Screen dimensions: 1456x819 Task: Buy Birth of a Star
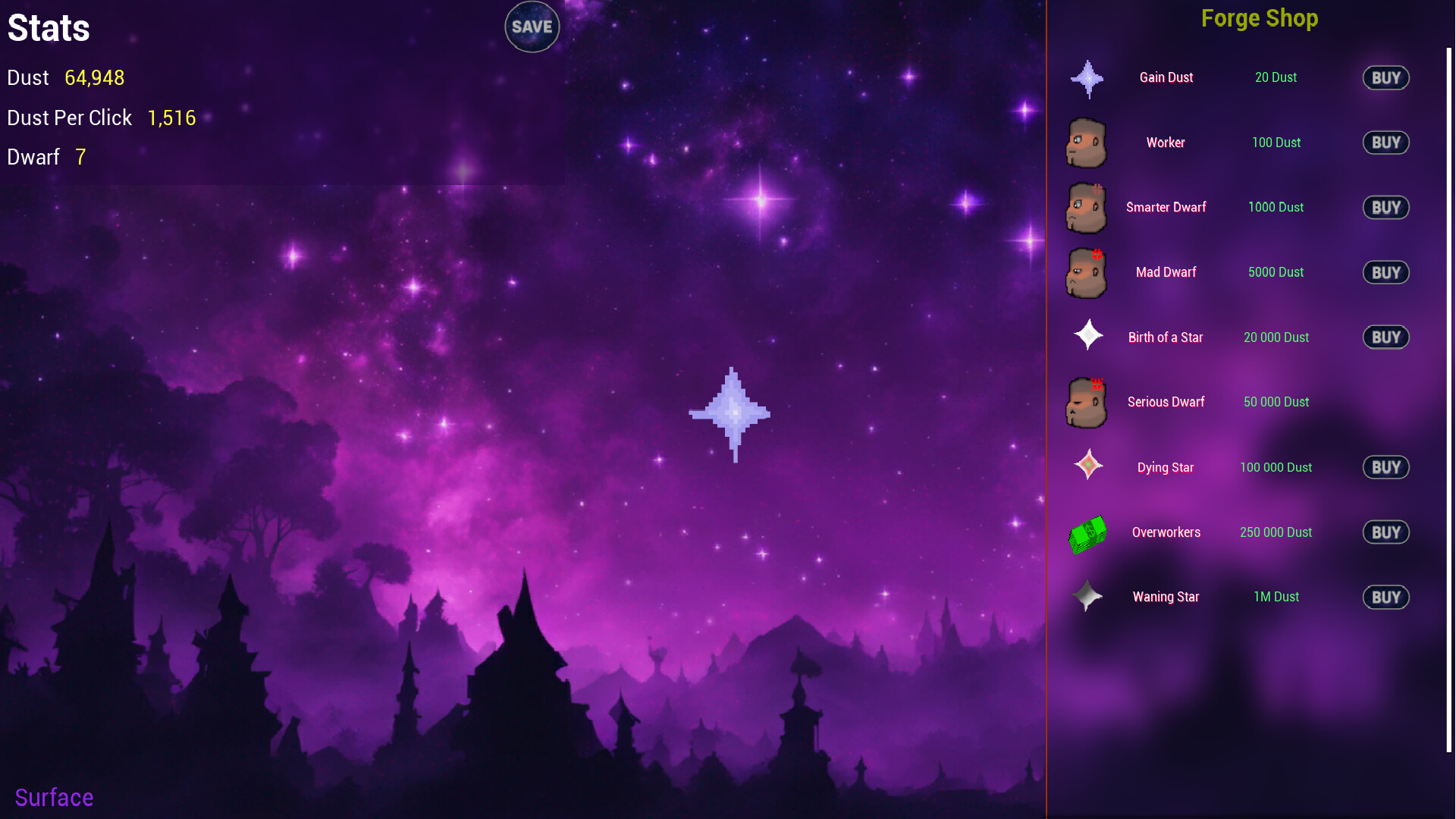[x=1385, y=337]
